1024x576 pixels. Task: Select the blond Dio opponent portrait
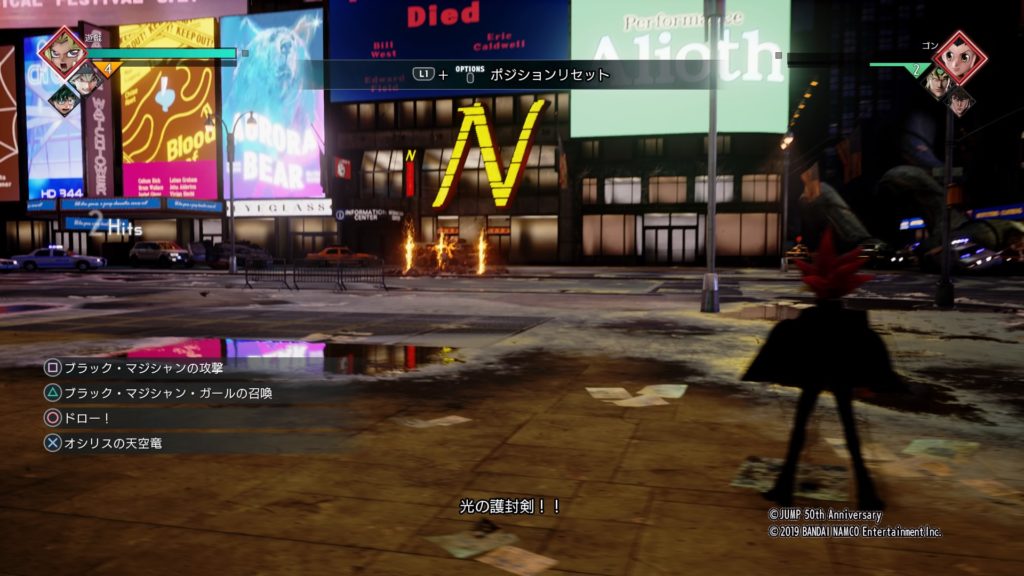[937, 80]
